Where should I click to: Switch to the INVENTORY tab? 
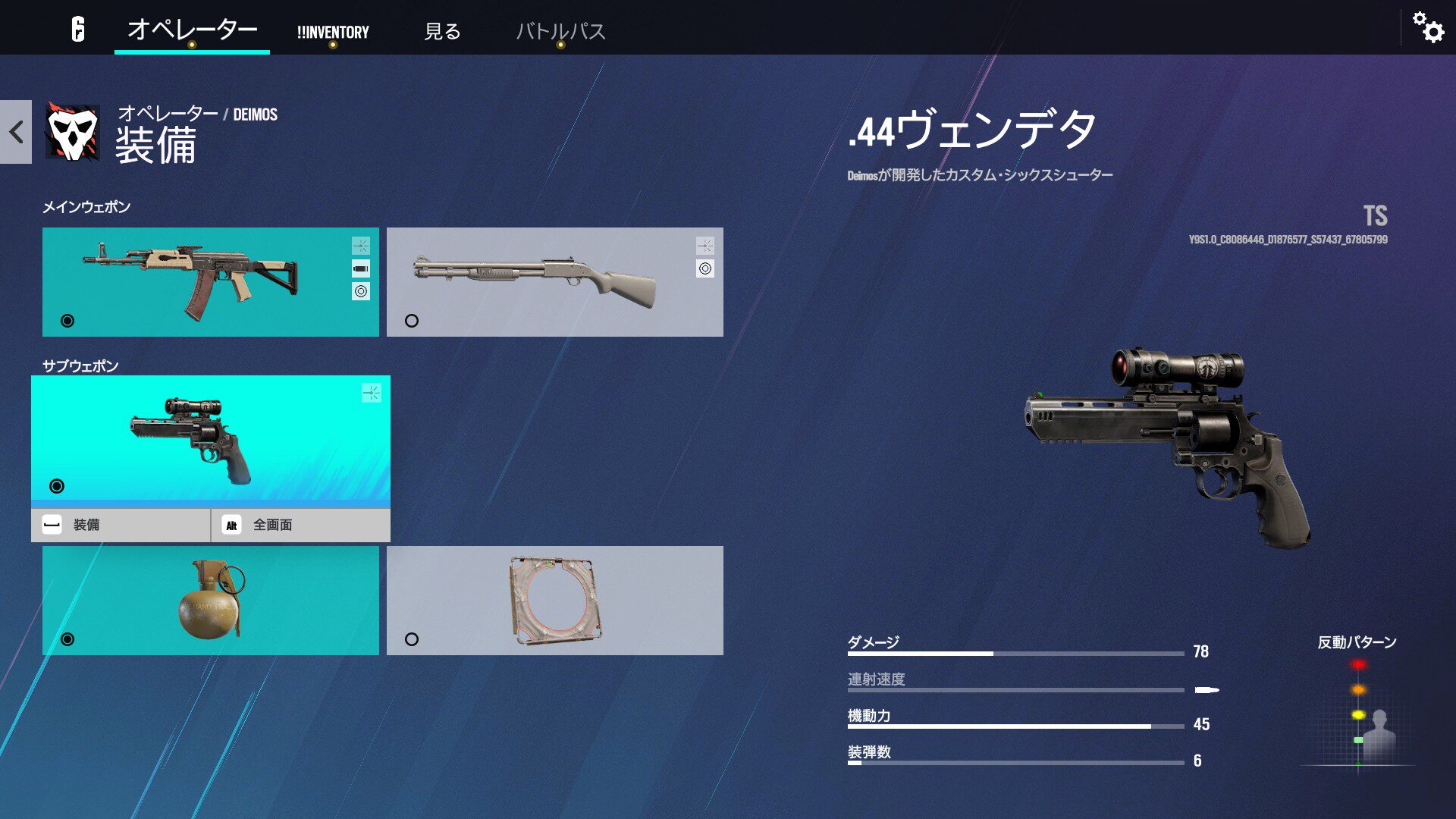333,33
